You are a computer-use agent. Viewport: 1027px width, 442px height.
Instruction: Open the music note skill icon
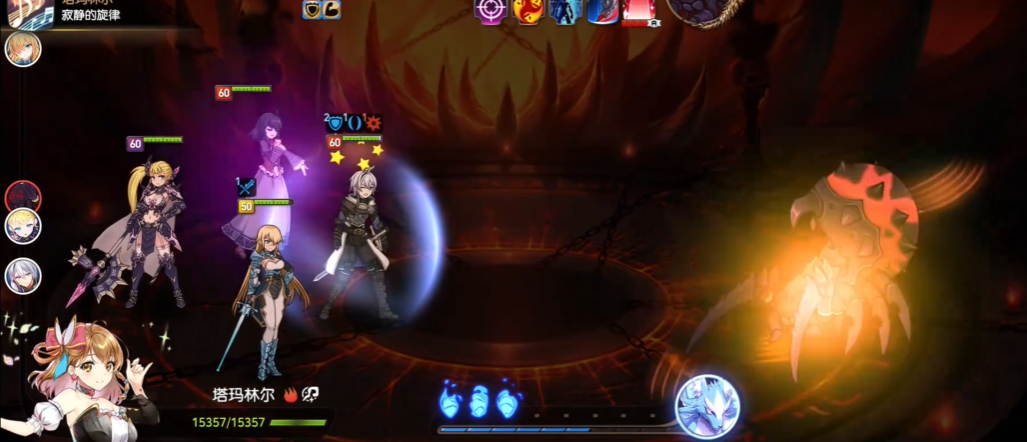pyautogui.click(x=26, y=12)
